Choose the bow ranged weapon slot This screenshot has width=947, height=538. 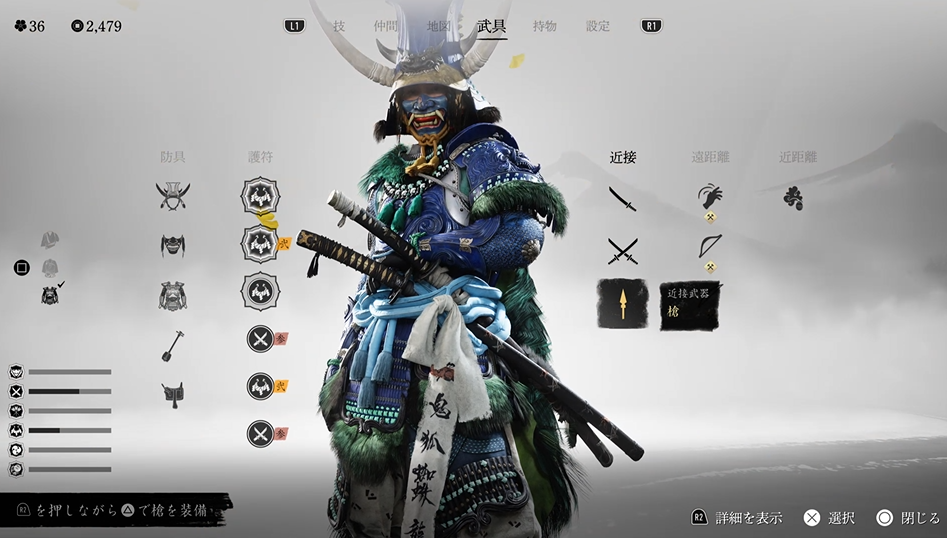click(x=710, y=246)
